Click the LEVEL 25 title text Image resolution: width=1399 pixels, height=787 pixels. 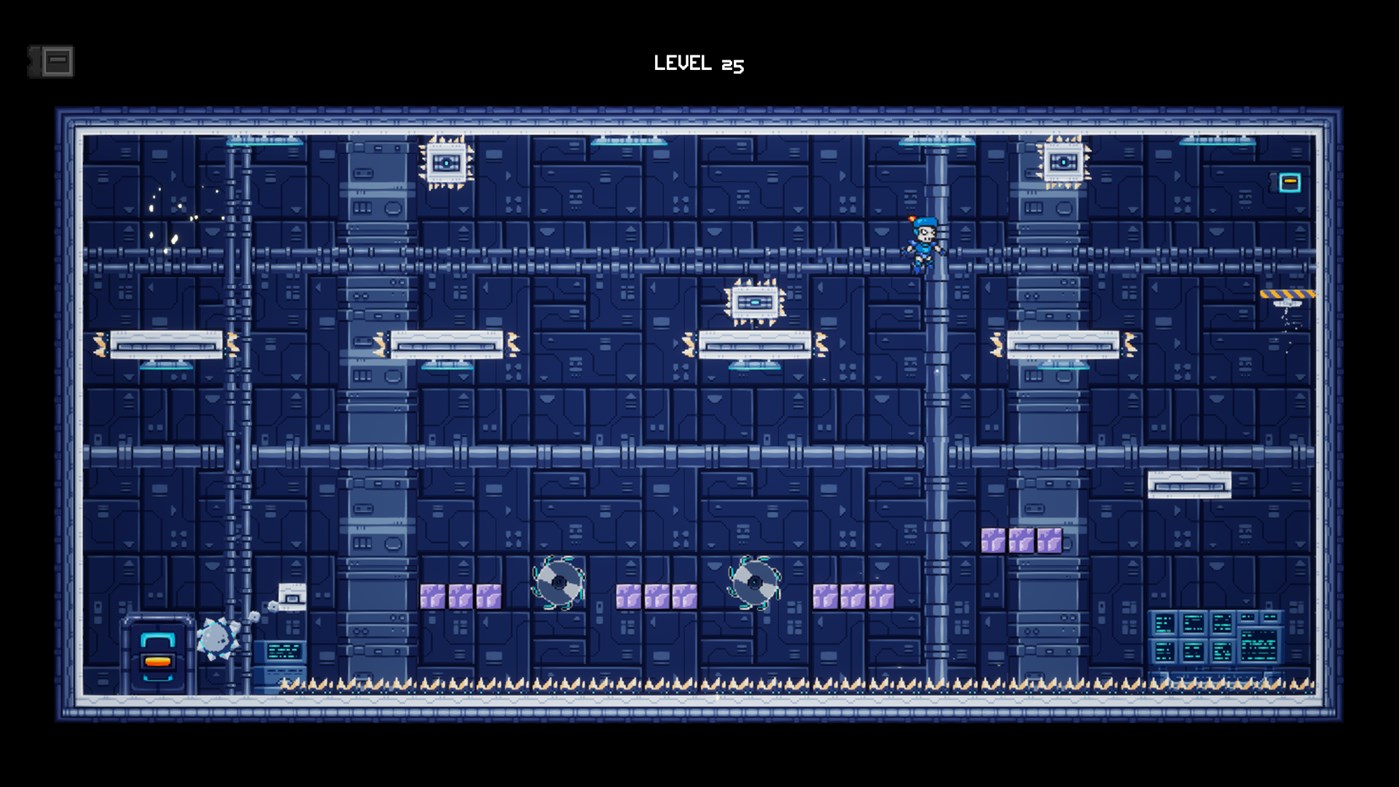[699, 63]
